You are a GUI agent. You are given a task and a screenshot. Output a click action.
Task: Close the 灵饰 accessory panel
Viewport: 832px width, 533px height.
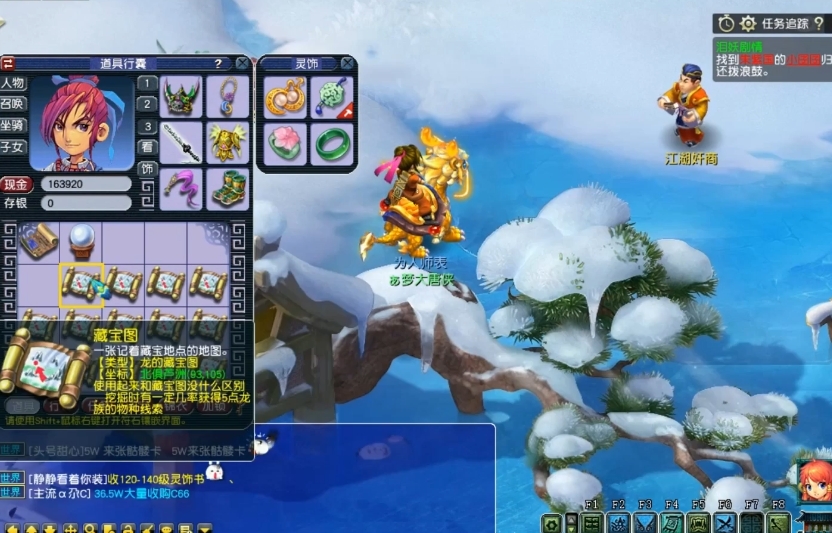click(x=347, y=63)
